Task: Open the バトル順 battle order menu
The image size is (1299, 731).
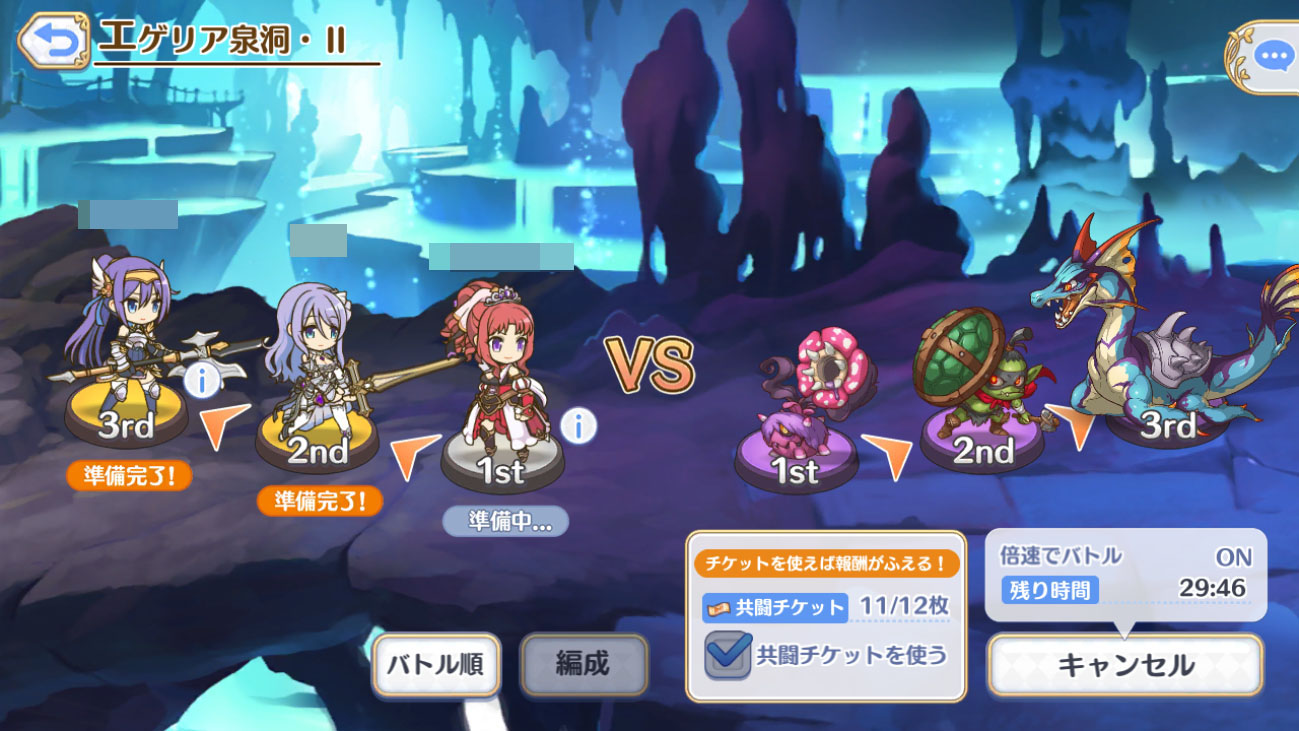Action: (x=436, y=664)
